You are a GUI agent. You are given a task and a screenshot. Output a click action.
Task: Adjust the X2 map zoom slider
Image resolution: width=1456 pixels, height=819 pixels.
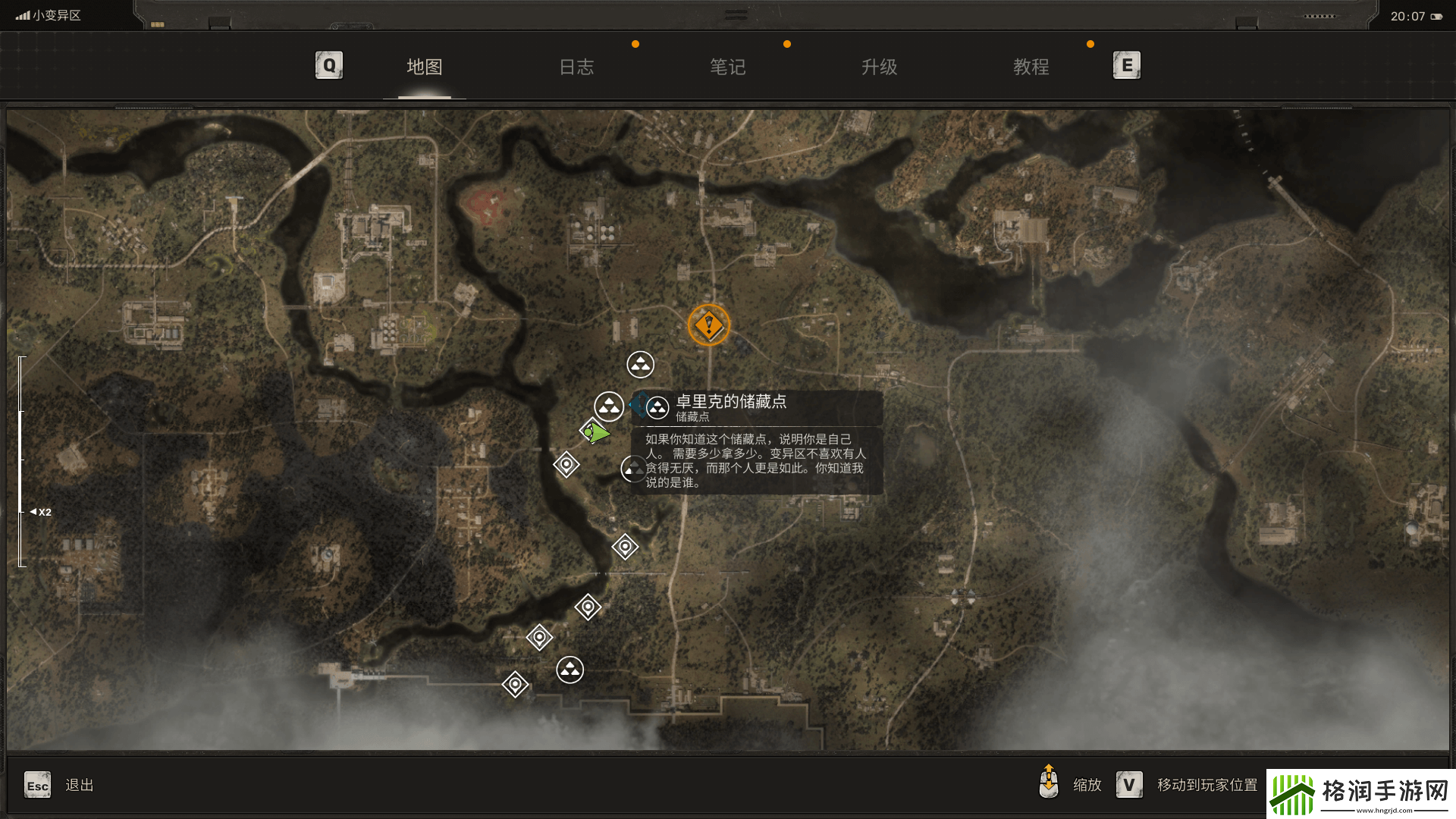tap(22, 512)
